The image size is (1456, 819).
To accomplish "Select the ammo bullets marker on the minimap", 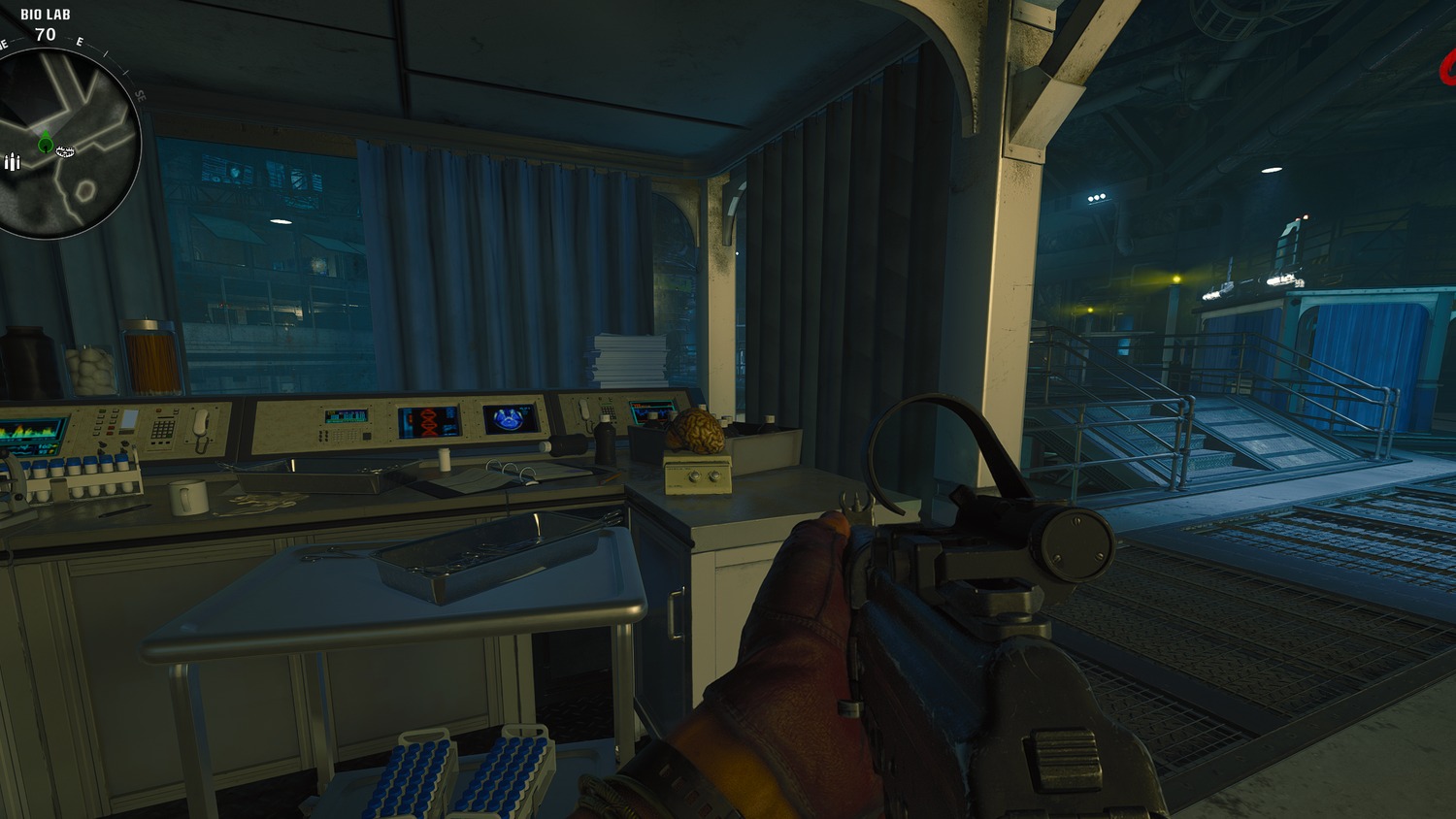I will pos(12,162).
